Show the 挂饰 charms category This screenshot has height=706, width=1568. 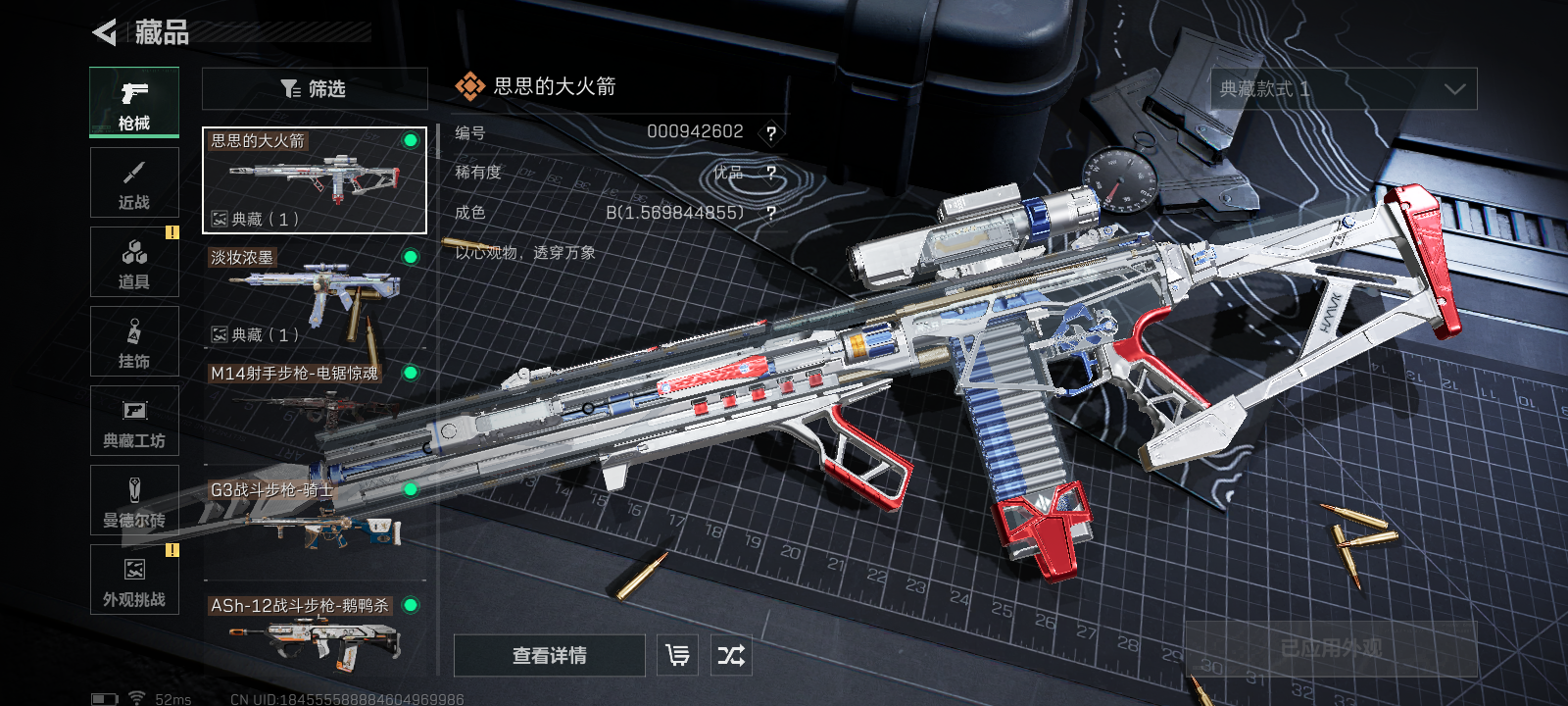click(x=134, y=341)
